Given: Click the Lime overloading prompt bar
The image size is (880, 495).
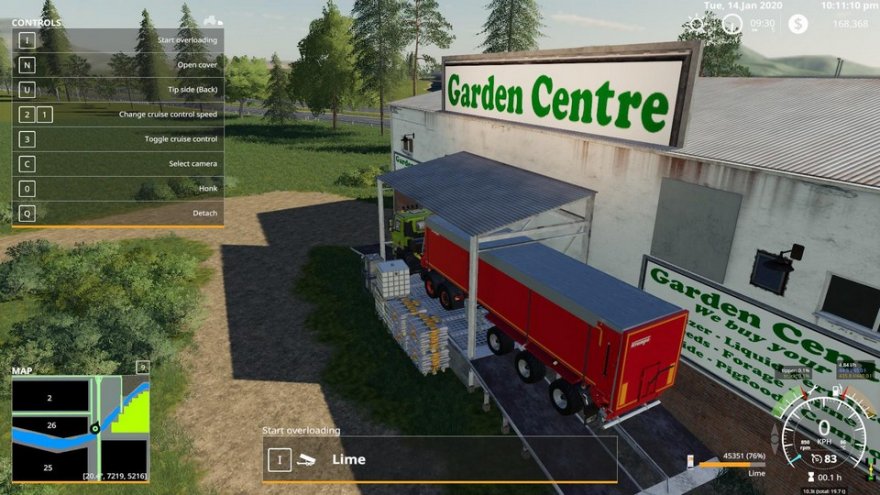Looking at the screenshot, I should pos(440,459).
